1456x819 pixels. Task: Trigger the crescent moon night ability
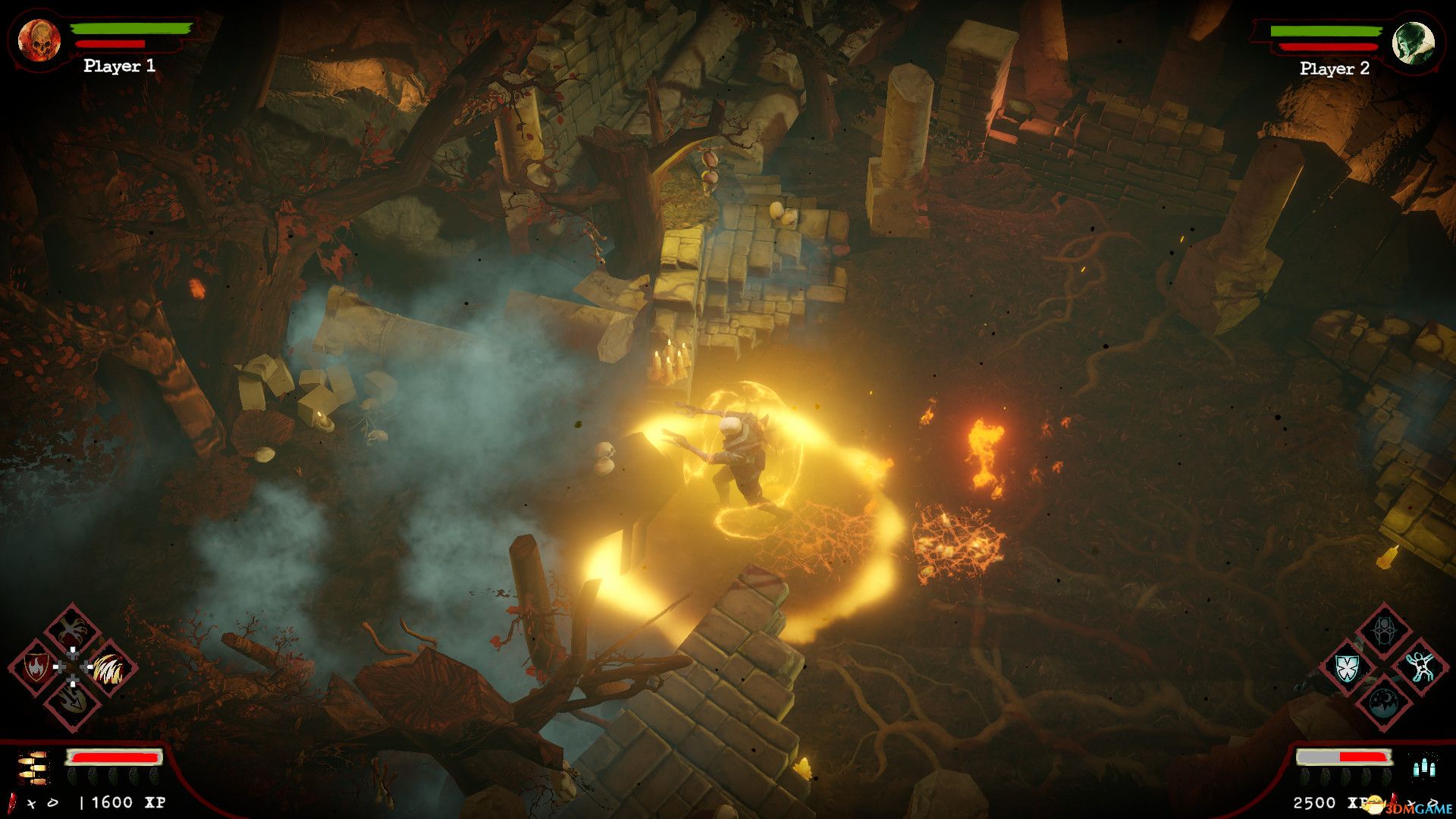pyautogui.click(x=1384, y=703)
